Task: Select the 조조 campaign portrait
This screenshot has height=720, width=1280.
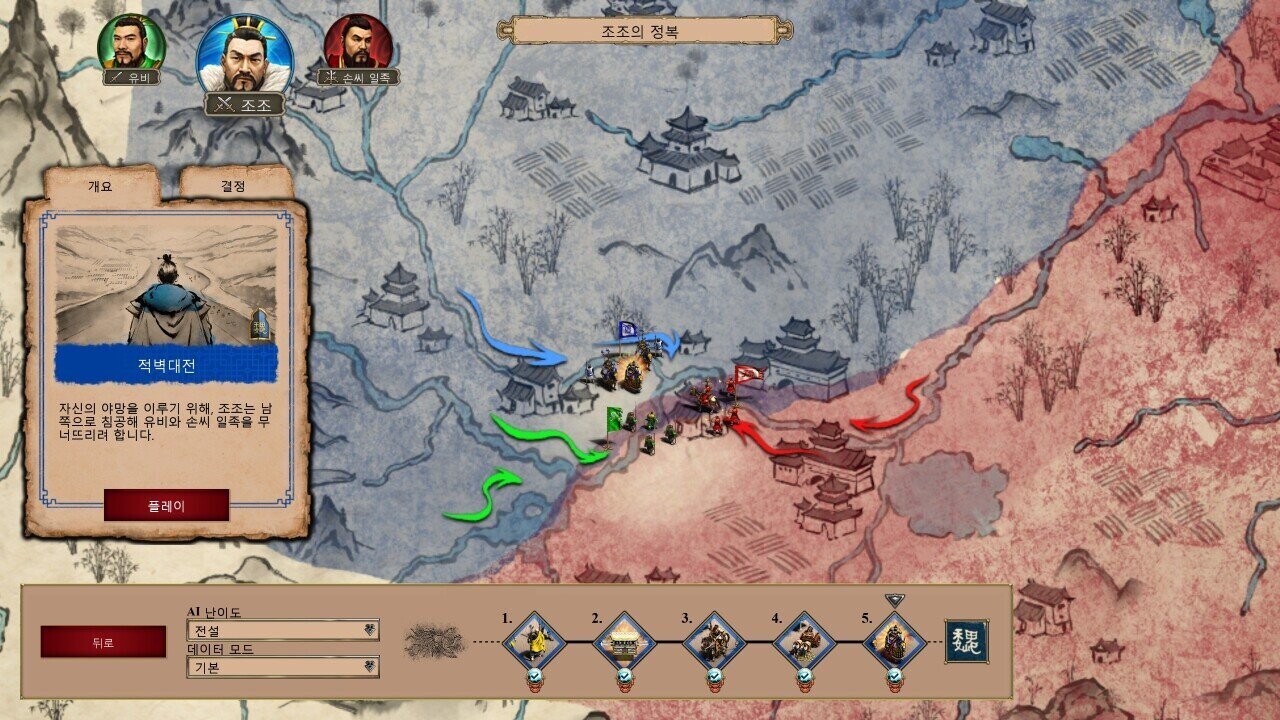Action: [245, 55]
